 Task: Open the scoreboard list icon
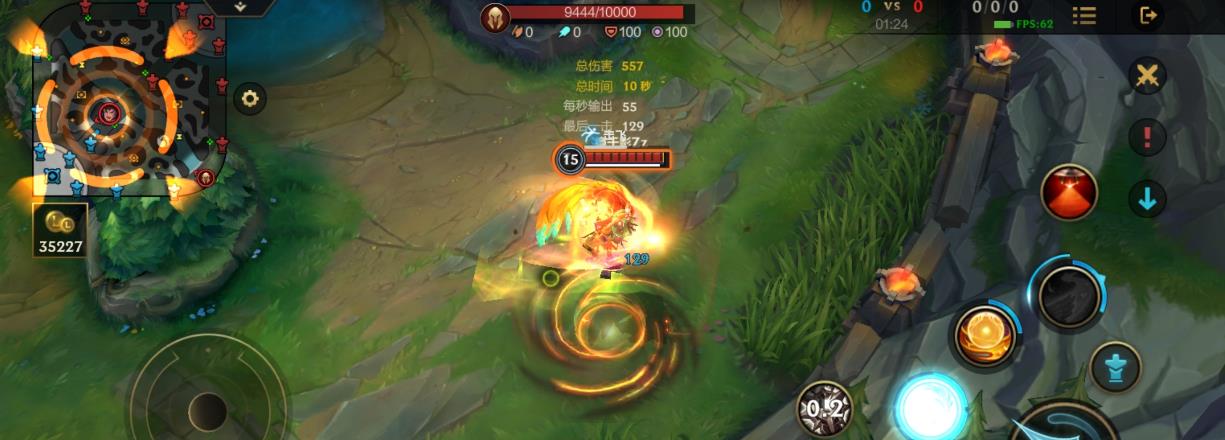click(1084, 15)
